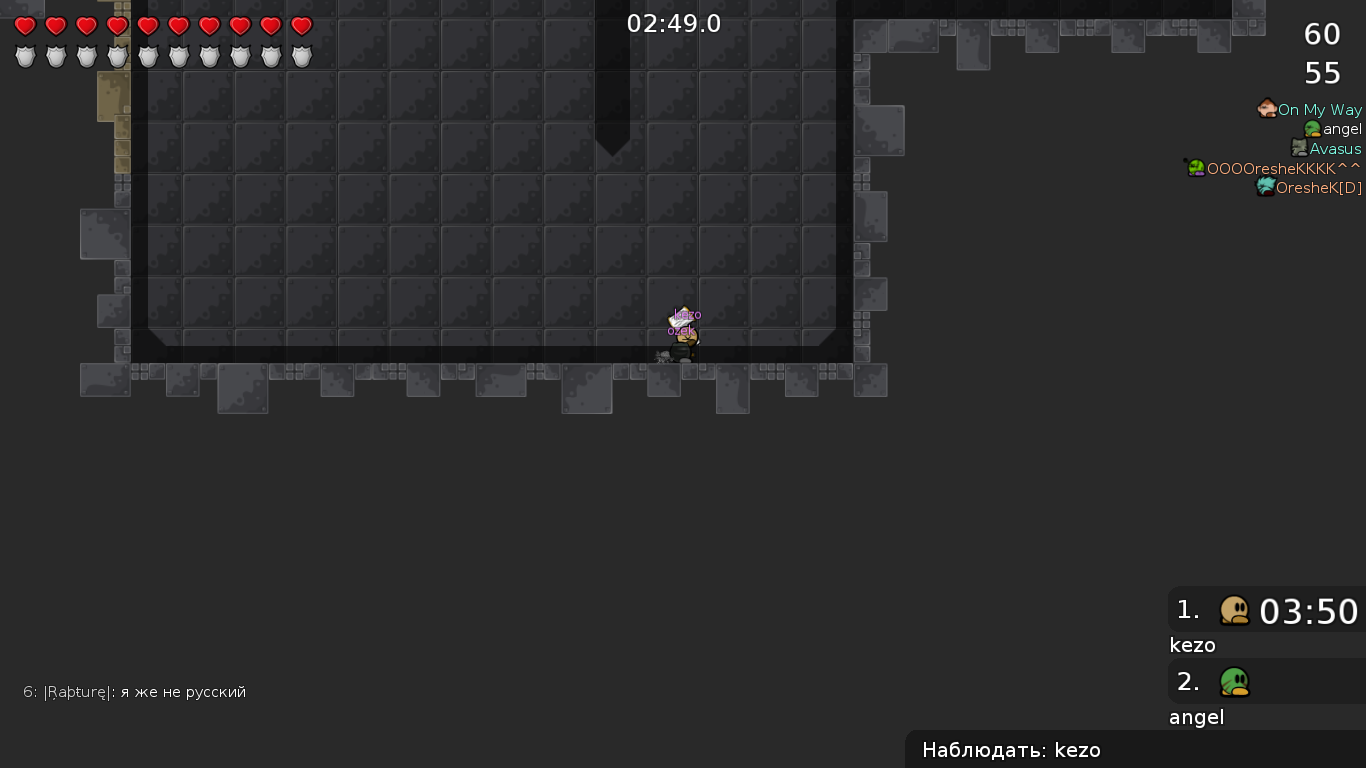
Task: Click the chat message from |Rapture|
Action: [x=135, y=691]
